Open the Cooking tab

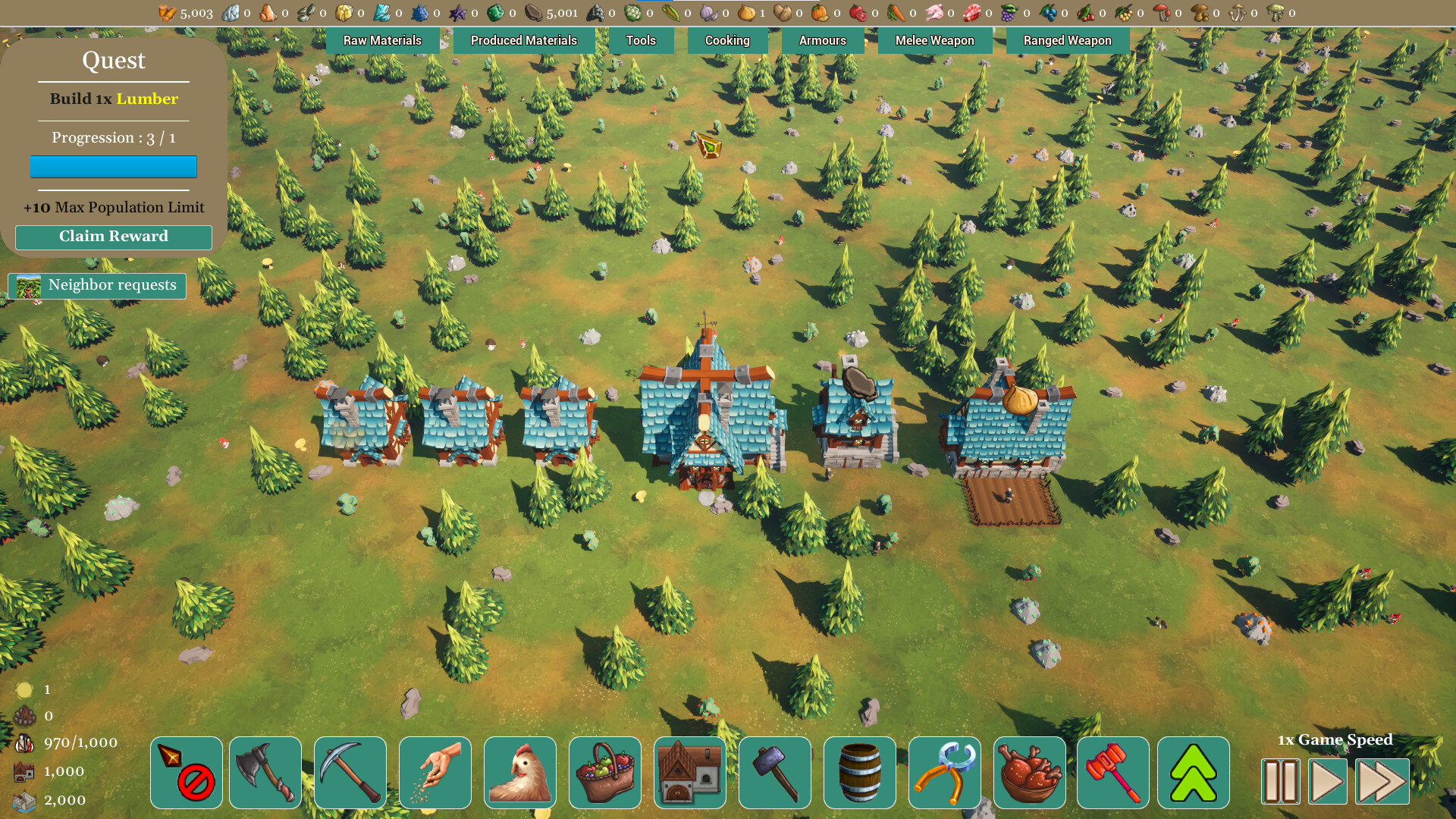pos(727,40)
